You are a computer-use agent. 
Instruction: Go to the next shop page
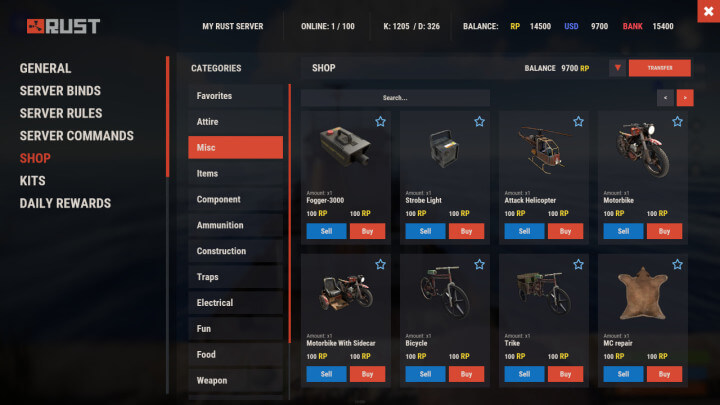[685, 98]
